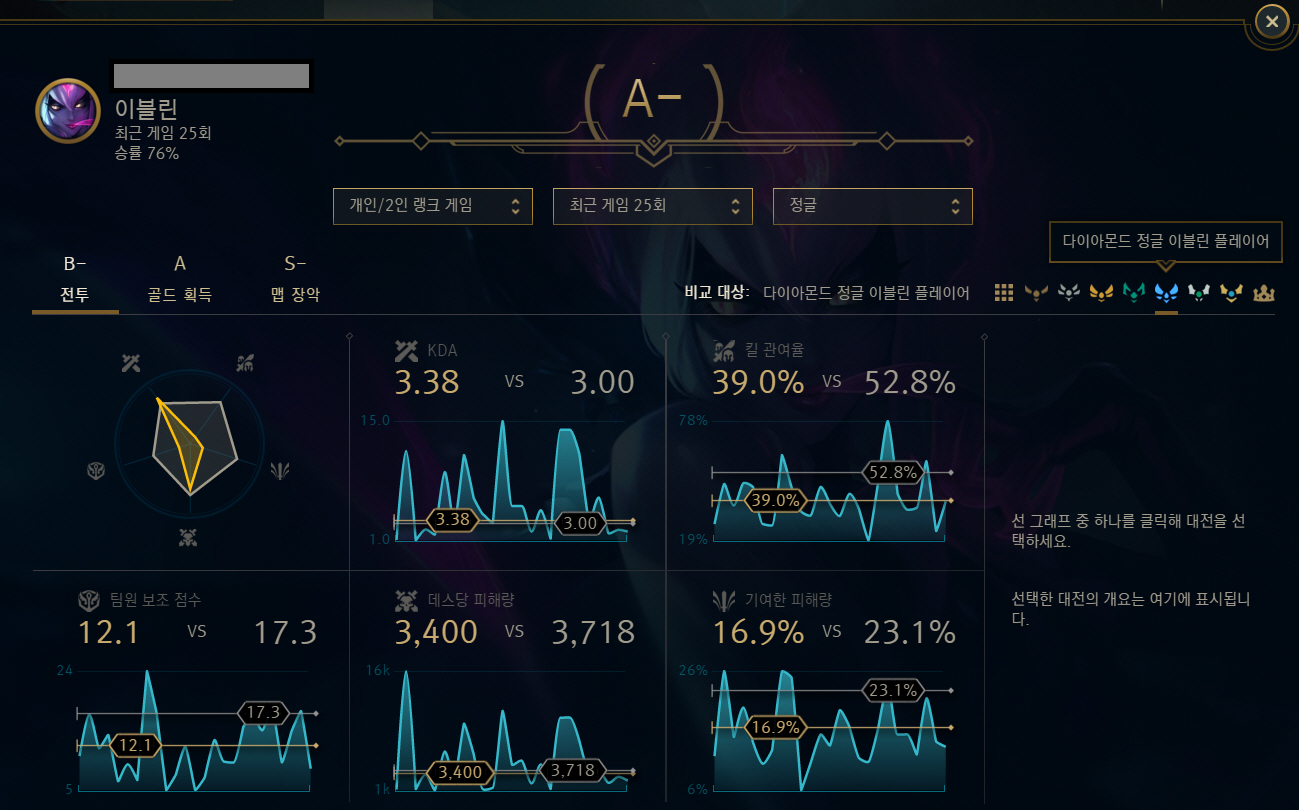This screenshot has height=810, width=1299.
Task: Open the 개인/2인 랭크 게임 queue dropdown
Action: pos(432,206)
